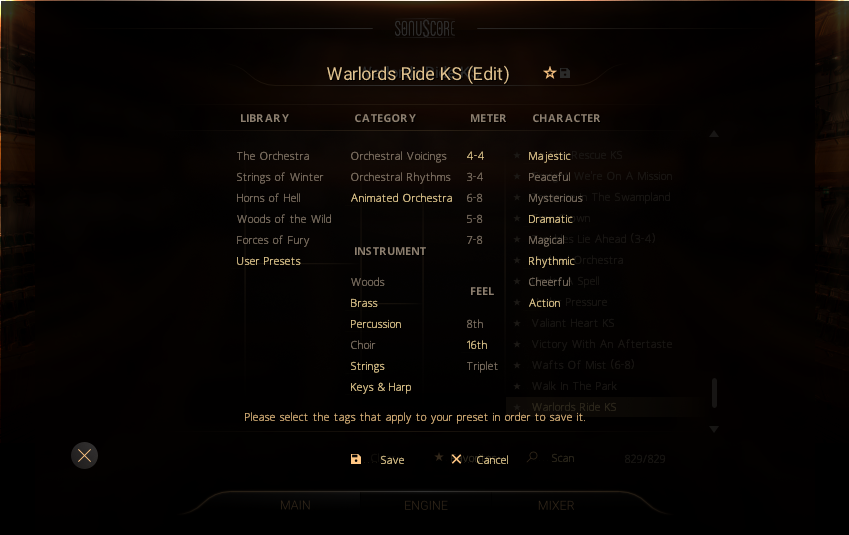Screen dimensions: 849x535
Task: Pick the Horns of Hell library
Action: click(x=269, y=198)
